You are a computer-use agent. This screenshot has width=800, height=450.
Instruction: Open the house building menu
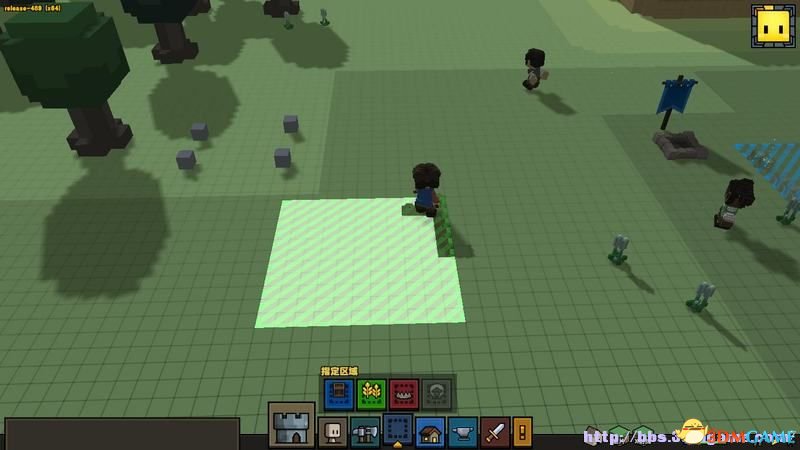point(431,433)
